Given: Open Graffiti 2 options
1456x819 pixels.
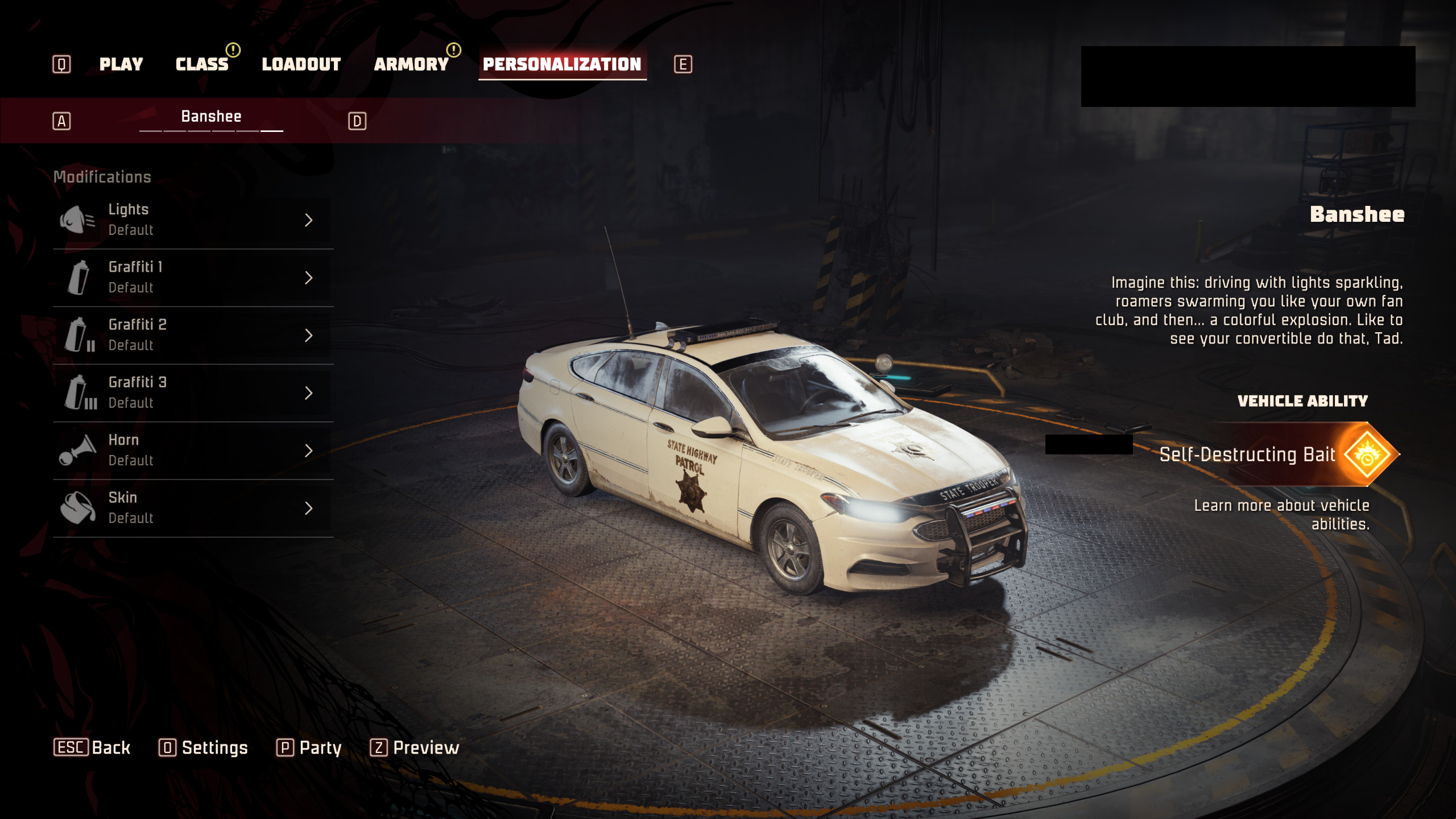Looking at the screenshot, I should (x=193, y=335).
